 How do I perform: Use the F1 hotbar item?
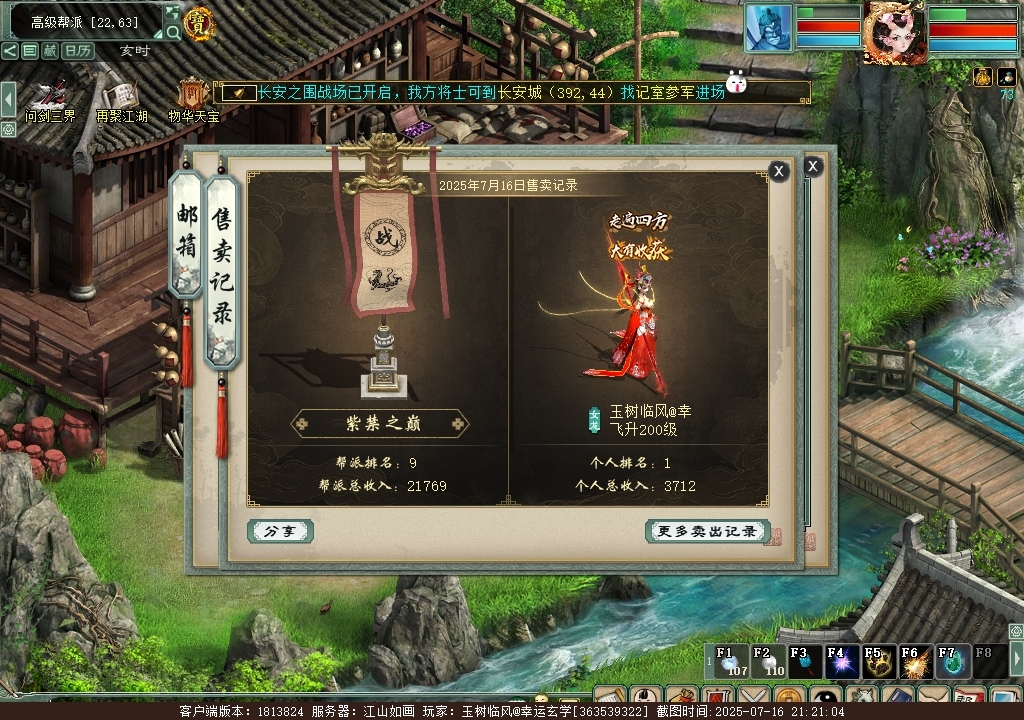(x=729, y=662)
